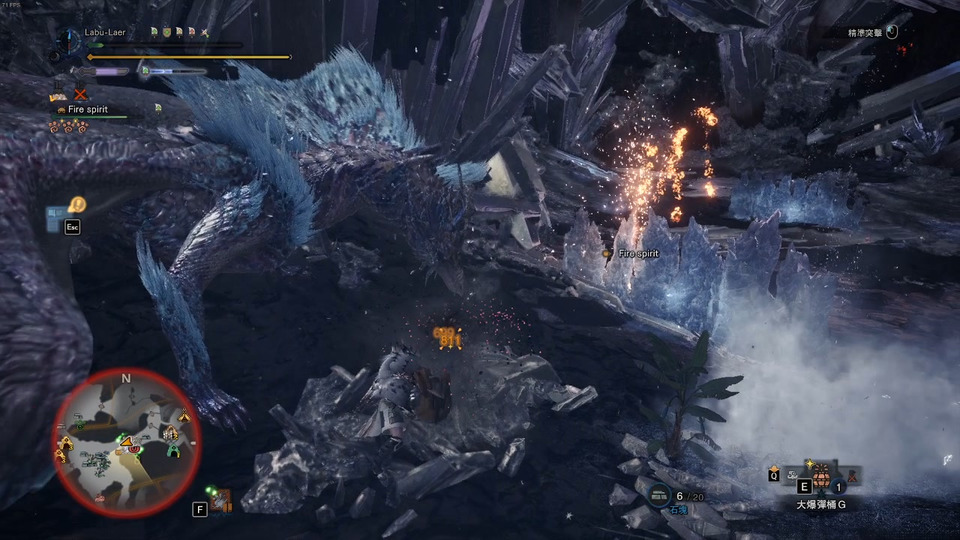Screen dimensions: 960x540
Task: Click the green cave entrance marker on the minimap
Action: pos(174,451)
